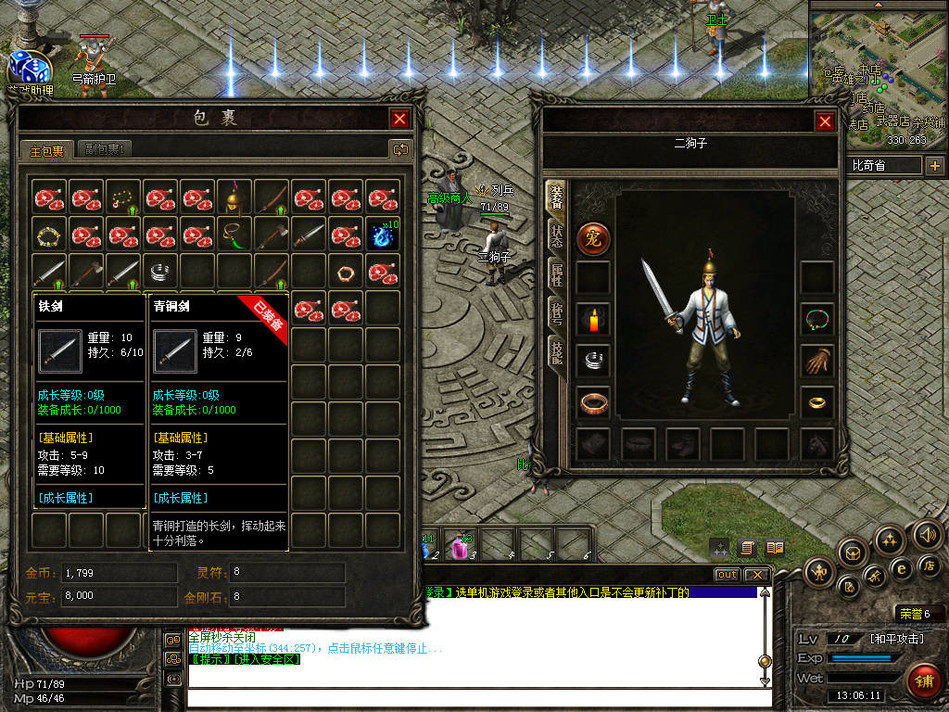Close the character equipment window
Screen dimensions: 949x712
coord(825,122)
